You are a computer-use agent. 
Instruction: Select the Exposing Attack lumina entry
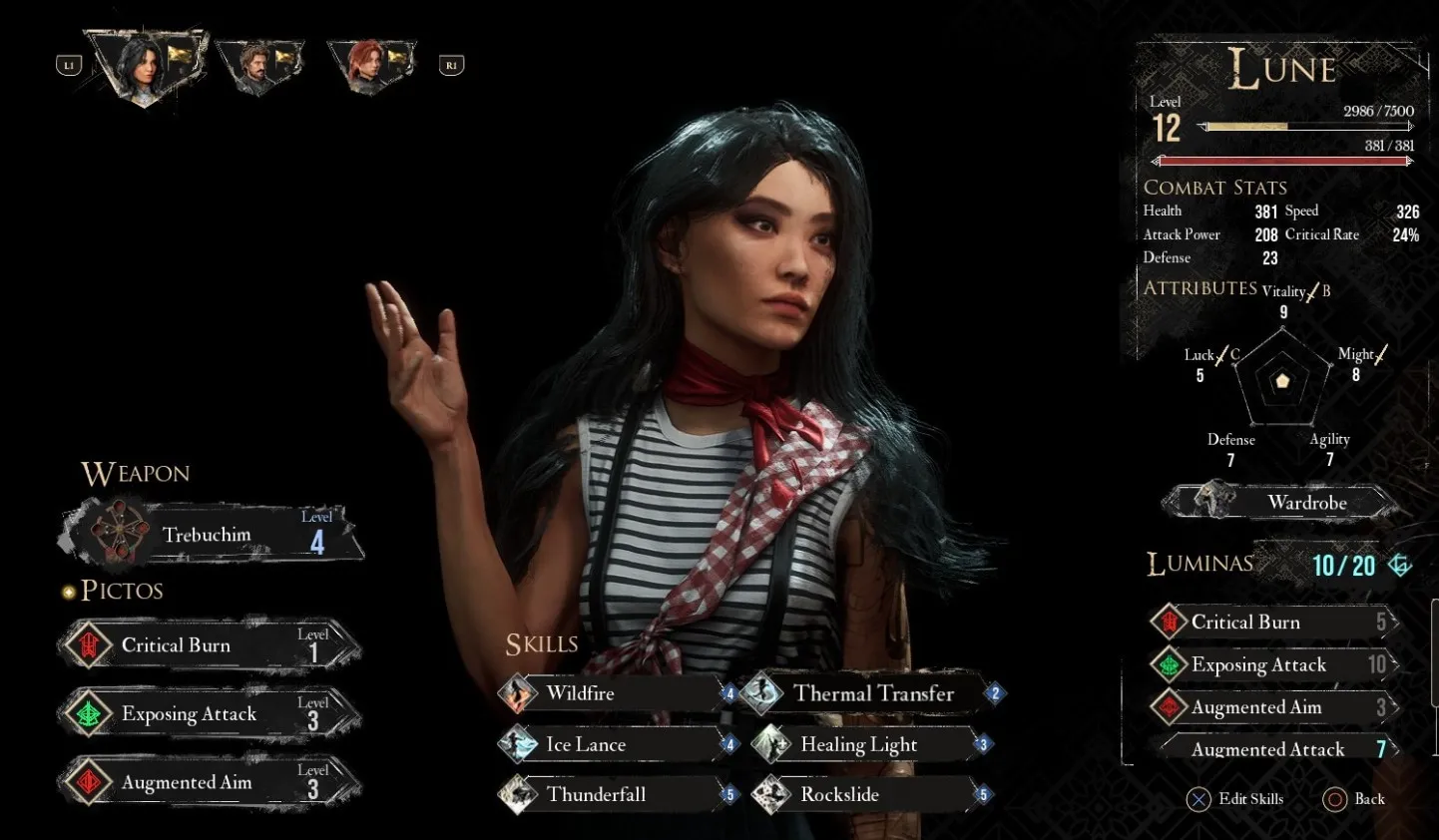(x=1273, y=664)
